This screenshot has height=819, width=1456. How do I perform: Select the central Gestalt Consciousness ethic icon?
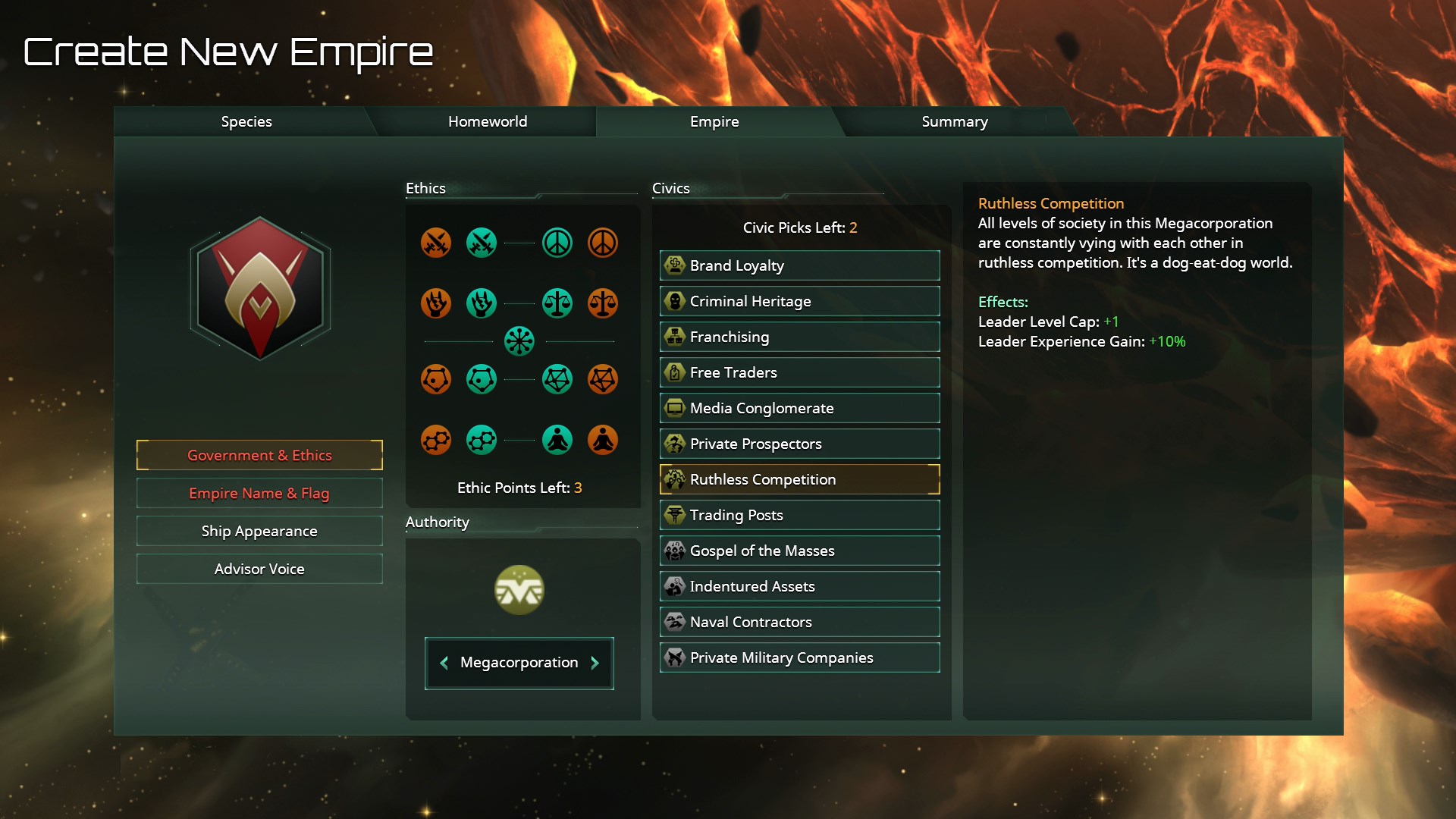[x=519, y=341]
